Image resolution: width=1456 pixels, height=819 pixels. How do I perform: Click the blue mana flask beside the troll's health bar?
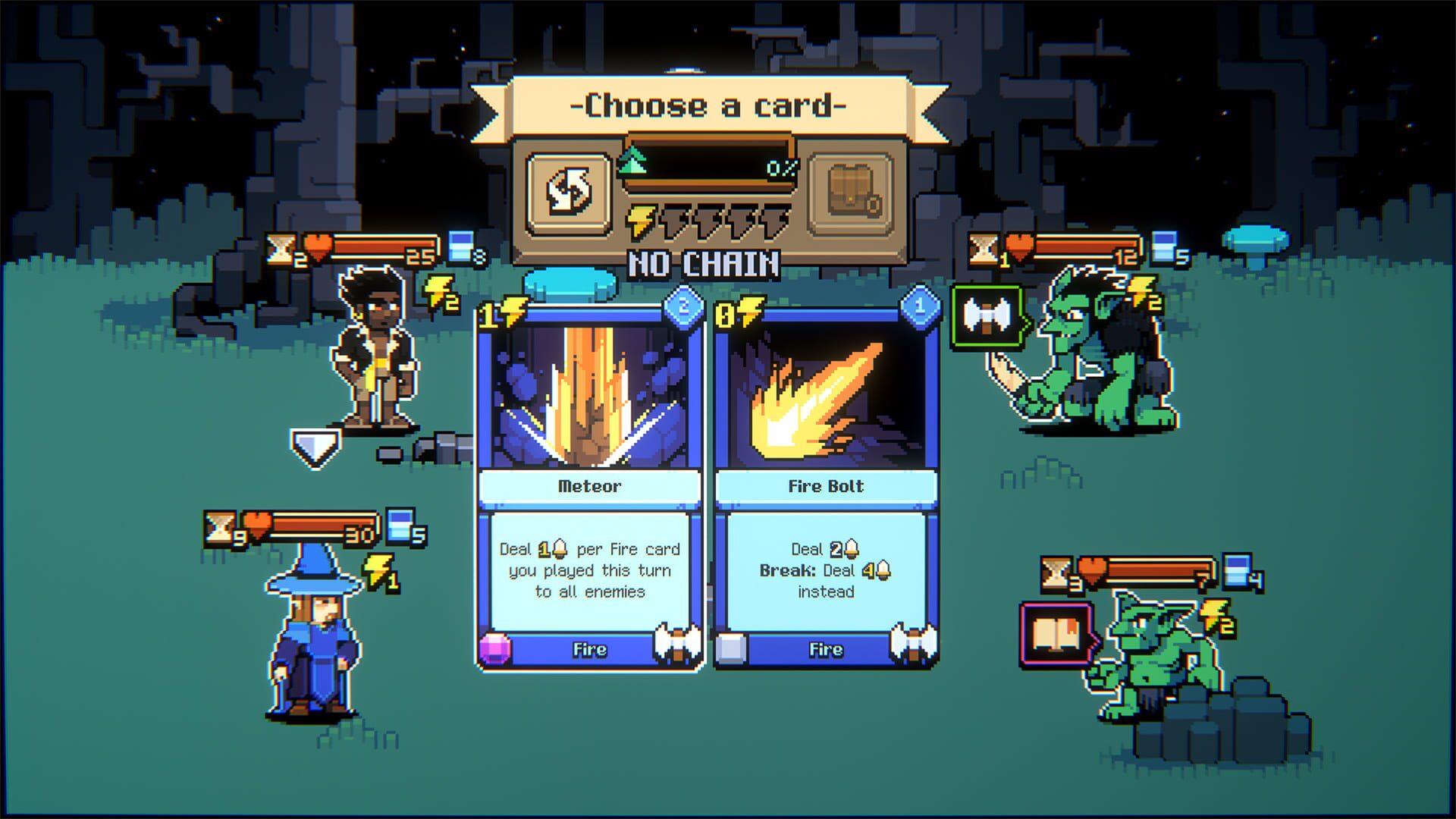(1163, 246)
